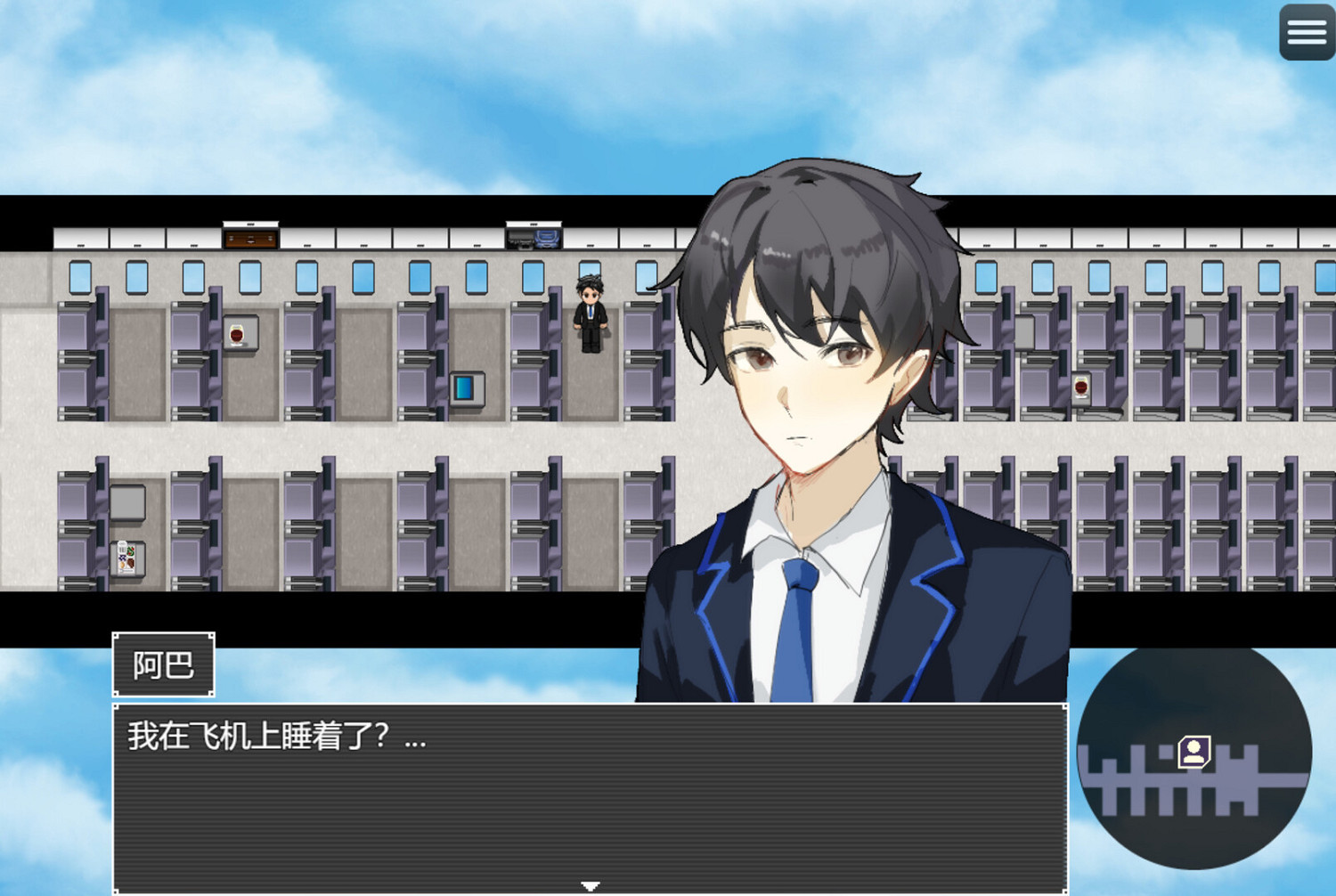Click the dark overhead compartment strip
The width and height of the screenshot is (1336, 896).
point(356,211)
